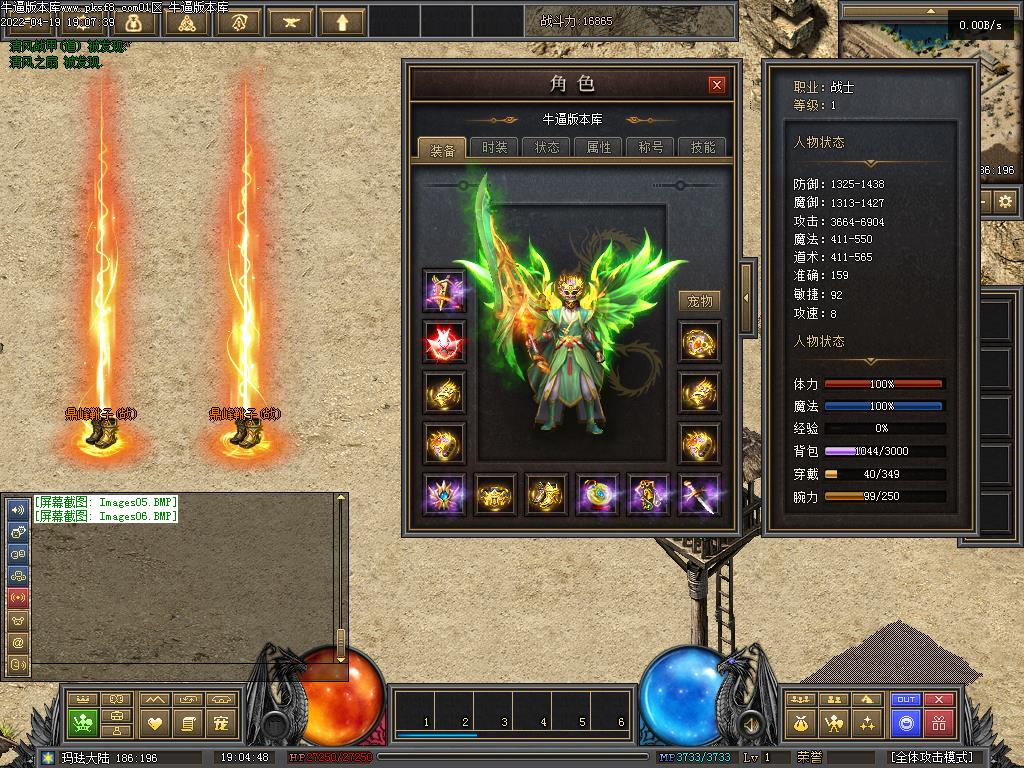Click the up arrow icon in top toolbar
The width and height of the screenshot is (1024, 768).
(x=343, y=21)
